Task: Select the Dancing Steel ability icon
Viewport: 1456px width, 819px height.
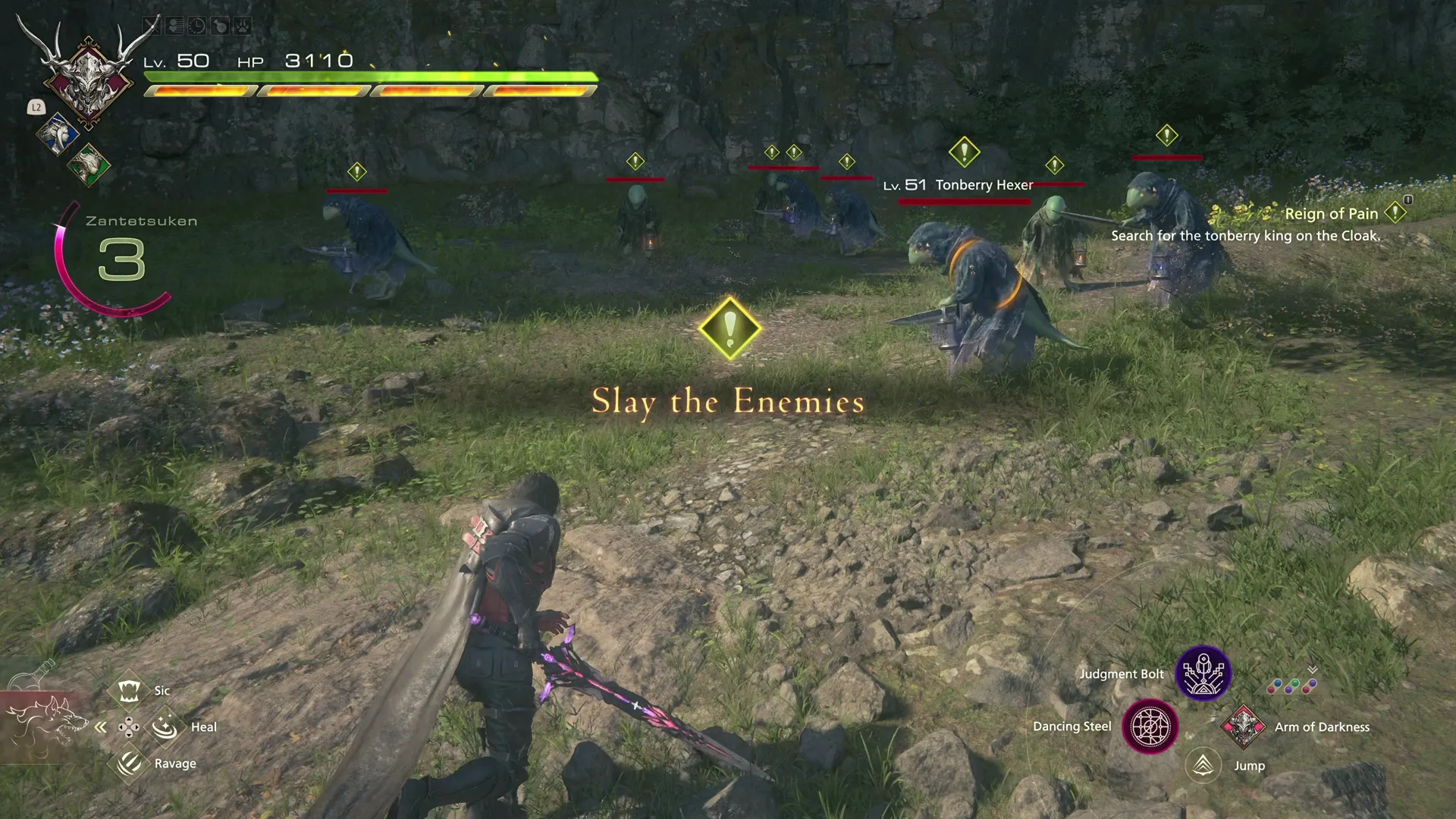Action: point(1151,726)
